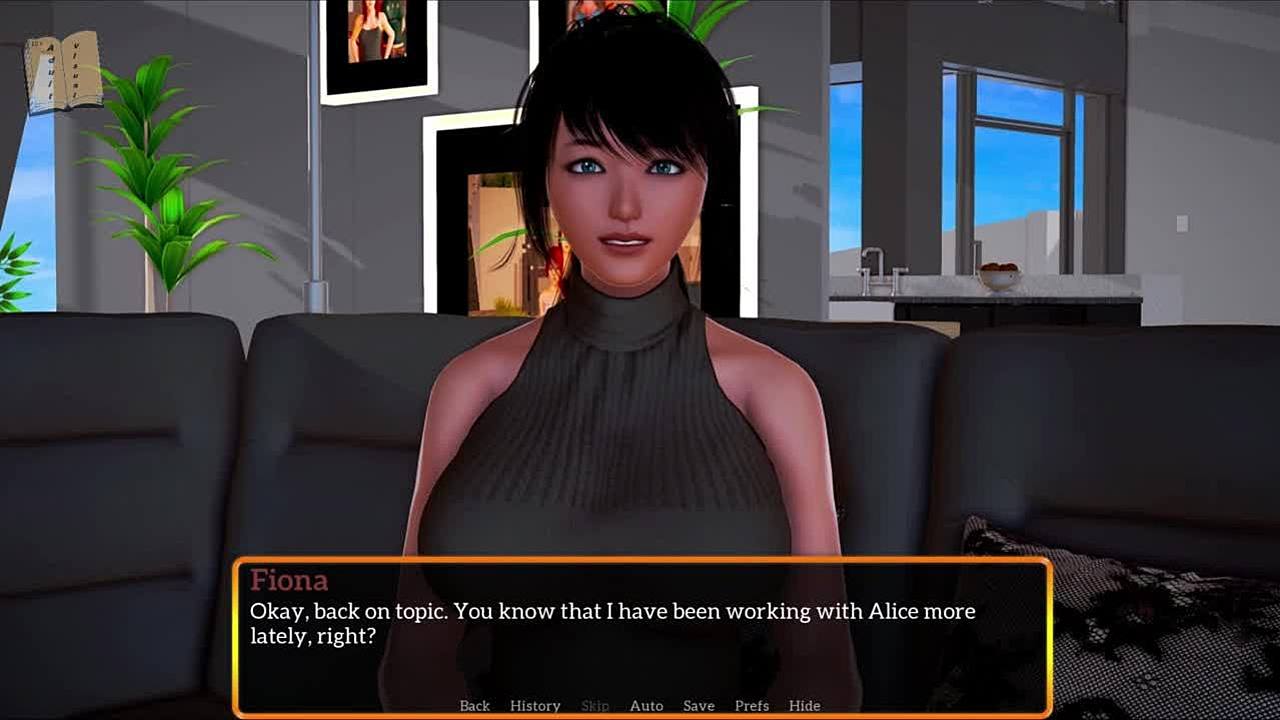Open the Prefs settings
Viewport: 1280px width, 720px height.
(751, 705)
